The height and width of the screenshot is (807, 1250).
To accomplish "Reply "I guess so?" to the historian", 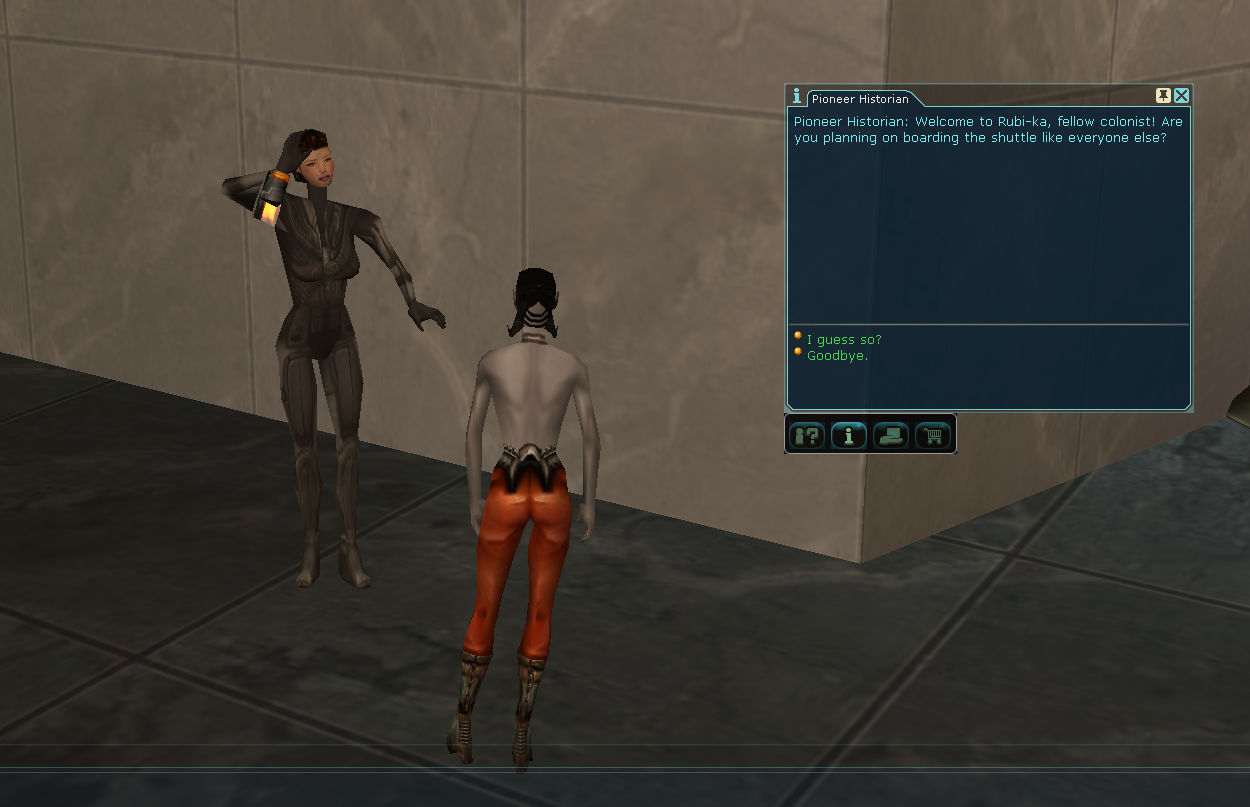I will click(x=844, y=340).
